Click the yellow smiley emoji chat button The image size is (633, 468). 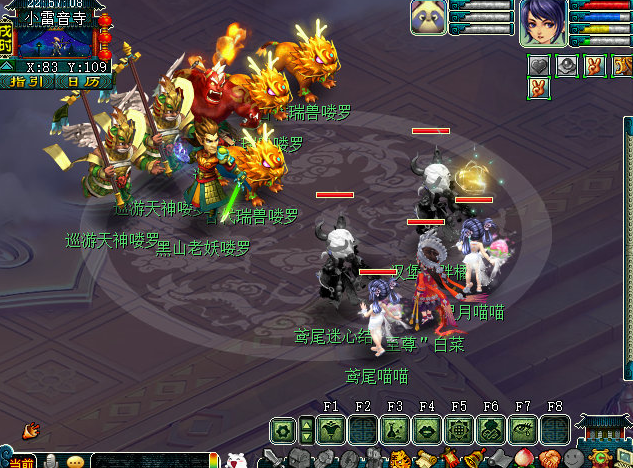click(76, 462)
